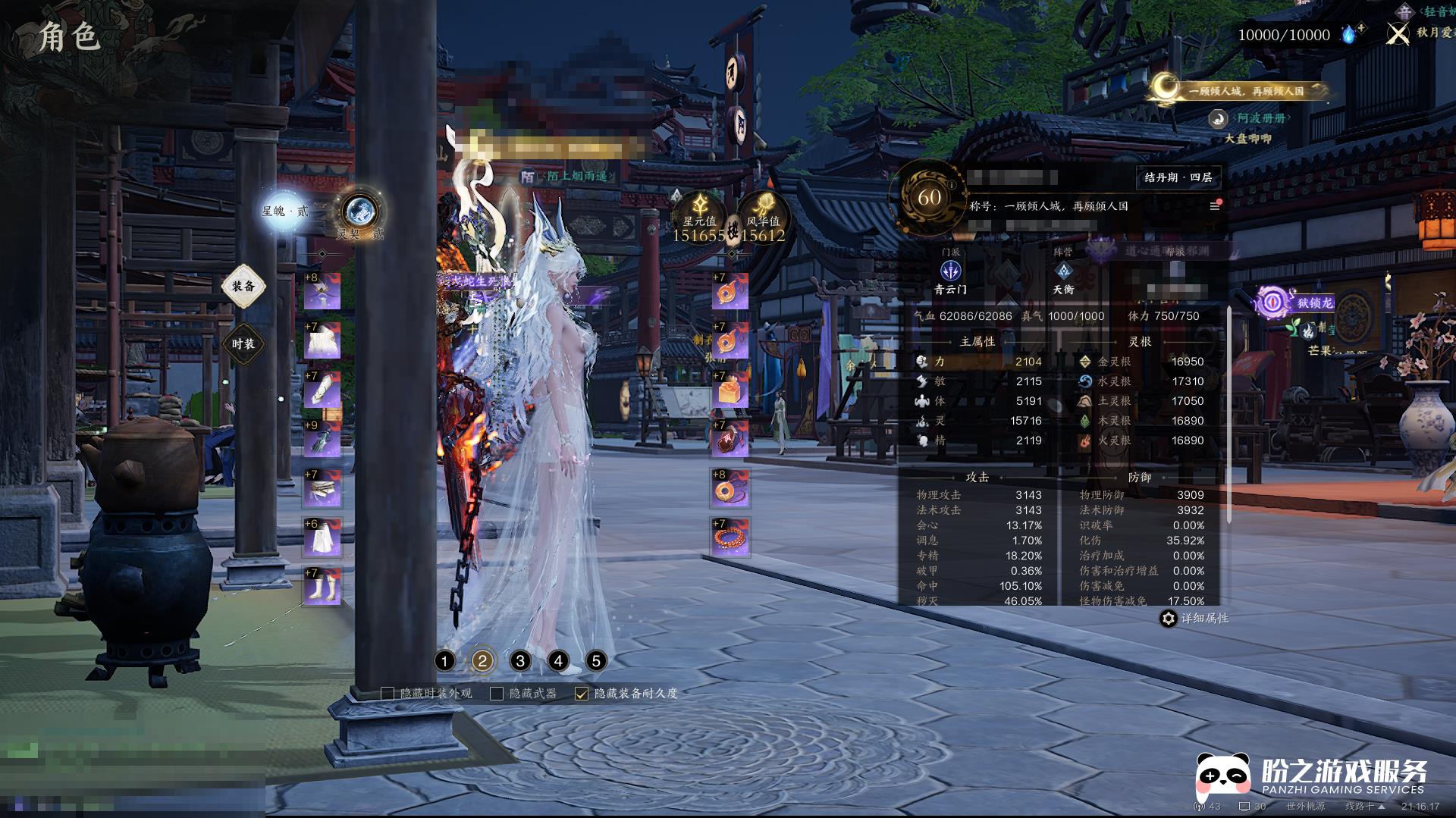Open the 时装 fashion tab
The height and width of the screenshot is (818, 1456).
[243, 344]
